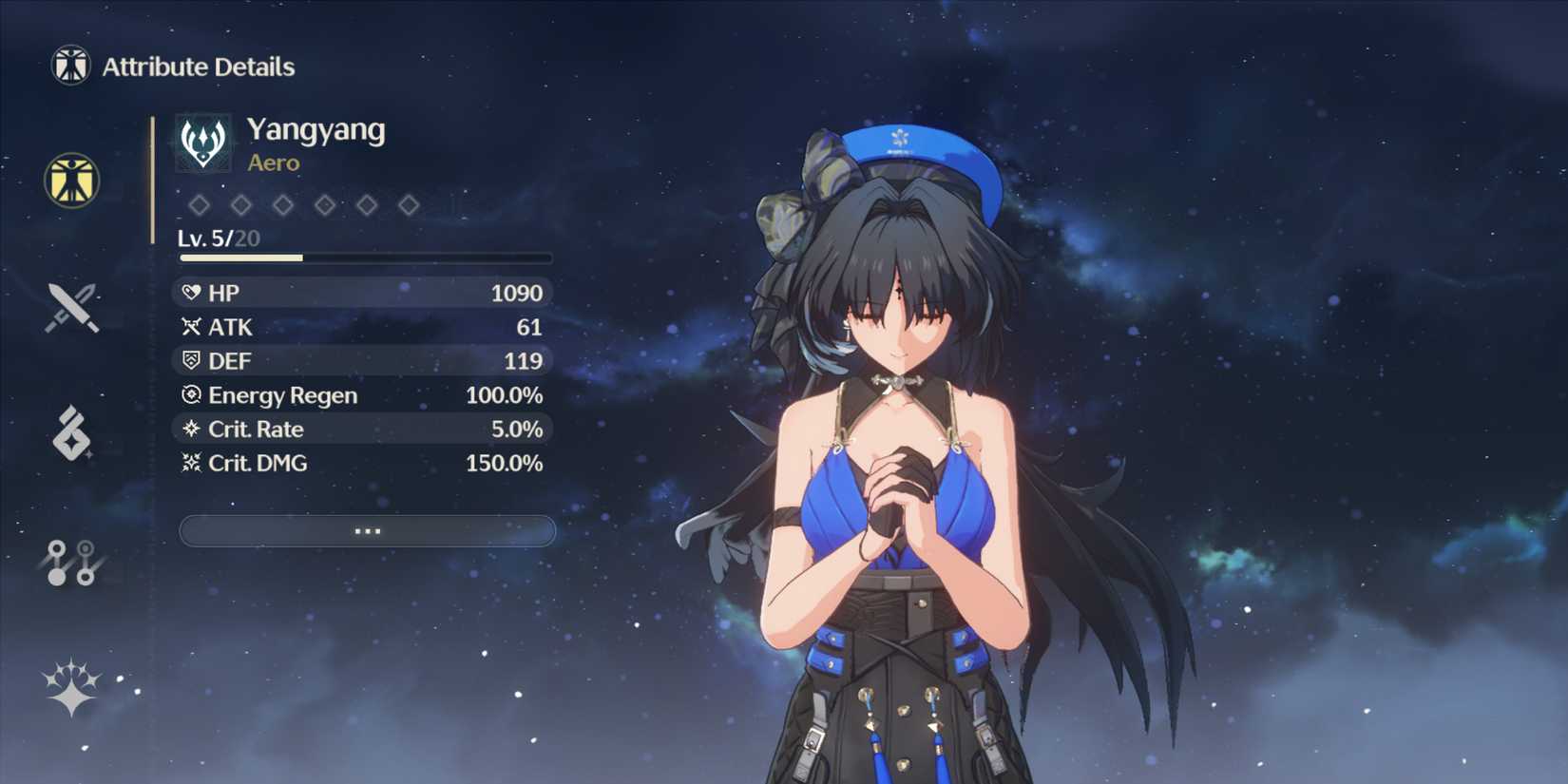Toggle the third resonance chain diamond node
Viewport: 1568px width, 784px height.
coord(282,204)
